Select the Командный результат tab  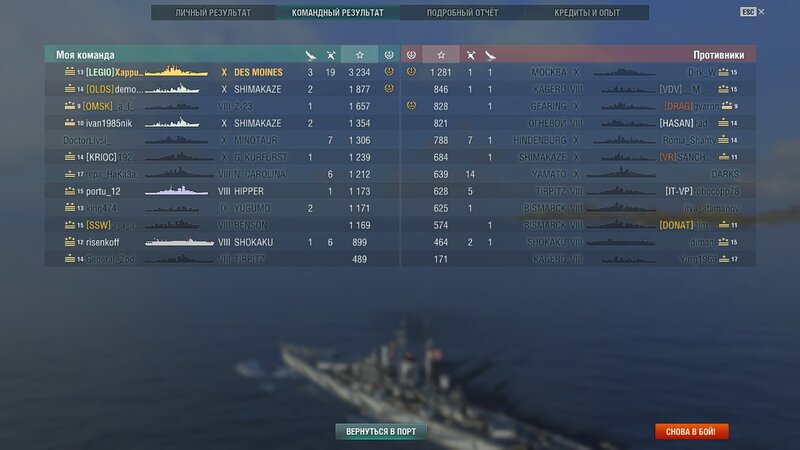(336, 13)
